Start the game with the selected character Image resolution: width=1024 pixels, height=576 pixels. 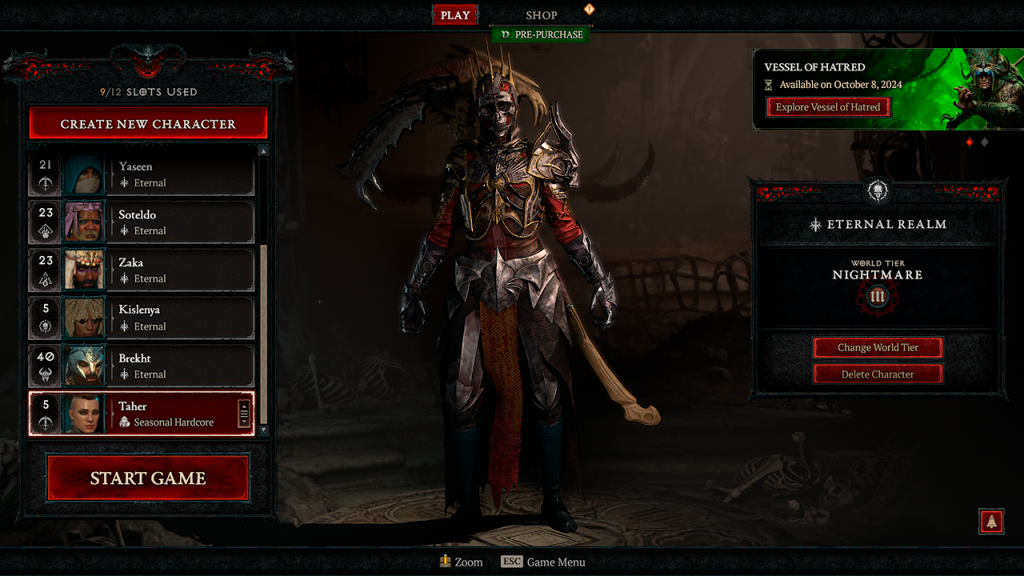148,478
